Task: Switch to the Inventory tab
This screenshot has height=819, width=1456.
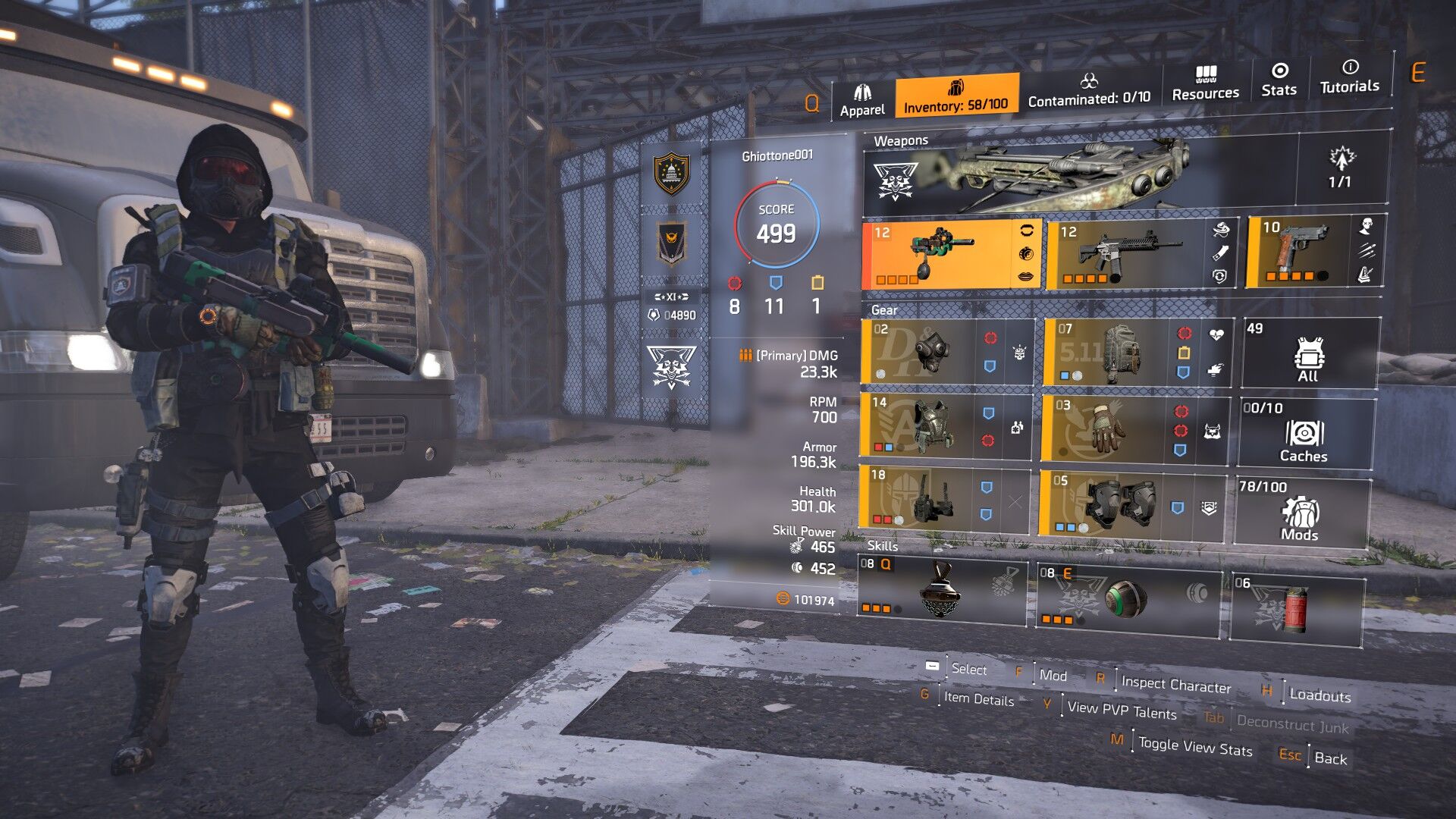Action: 955,96
